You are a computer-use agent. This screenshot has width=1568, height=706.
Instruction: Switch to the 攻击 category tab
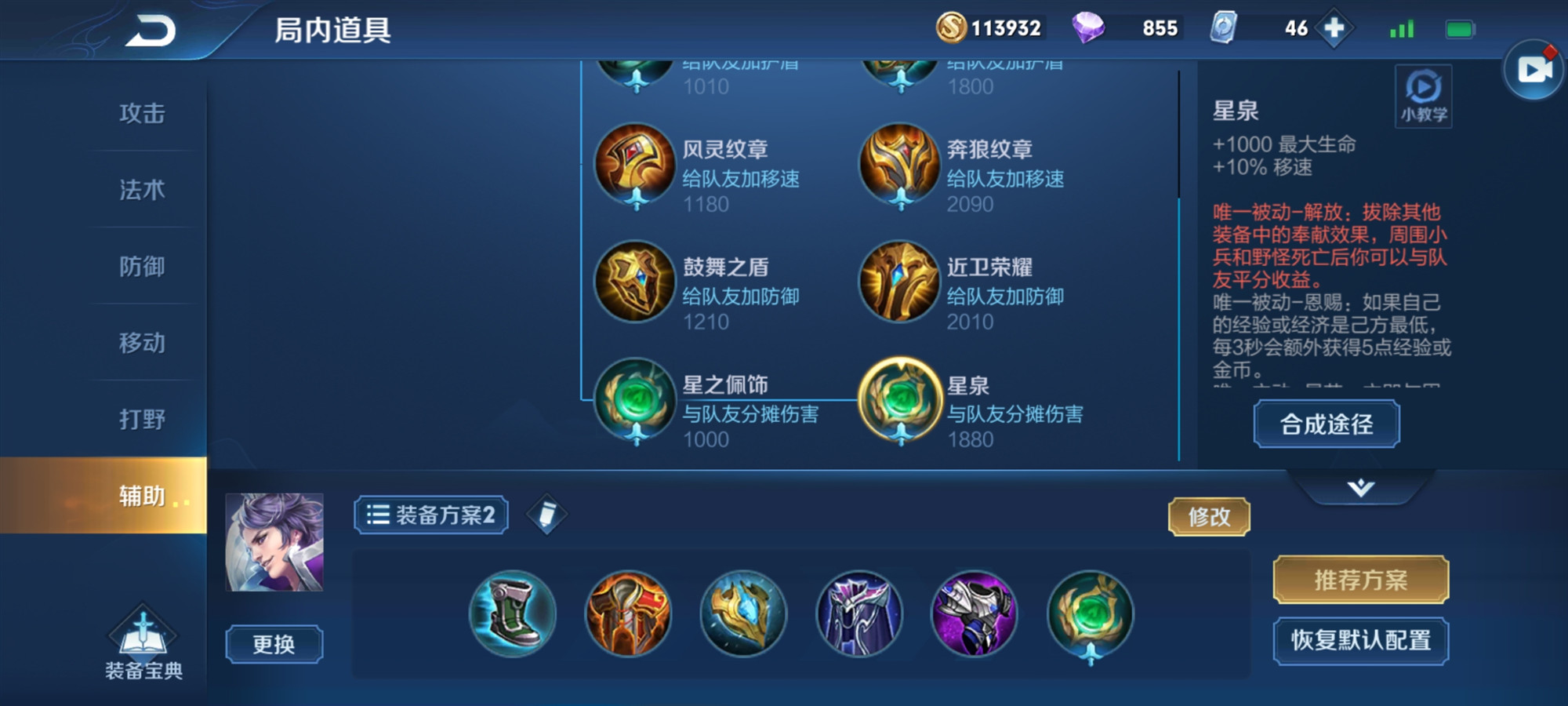click(143, 114)
